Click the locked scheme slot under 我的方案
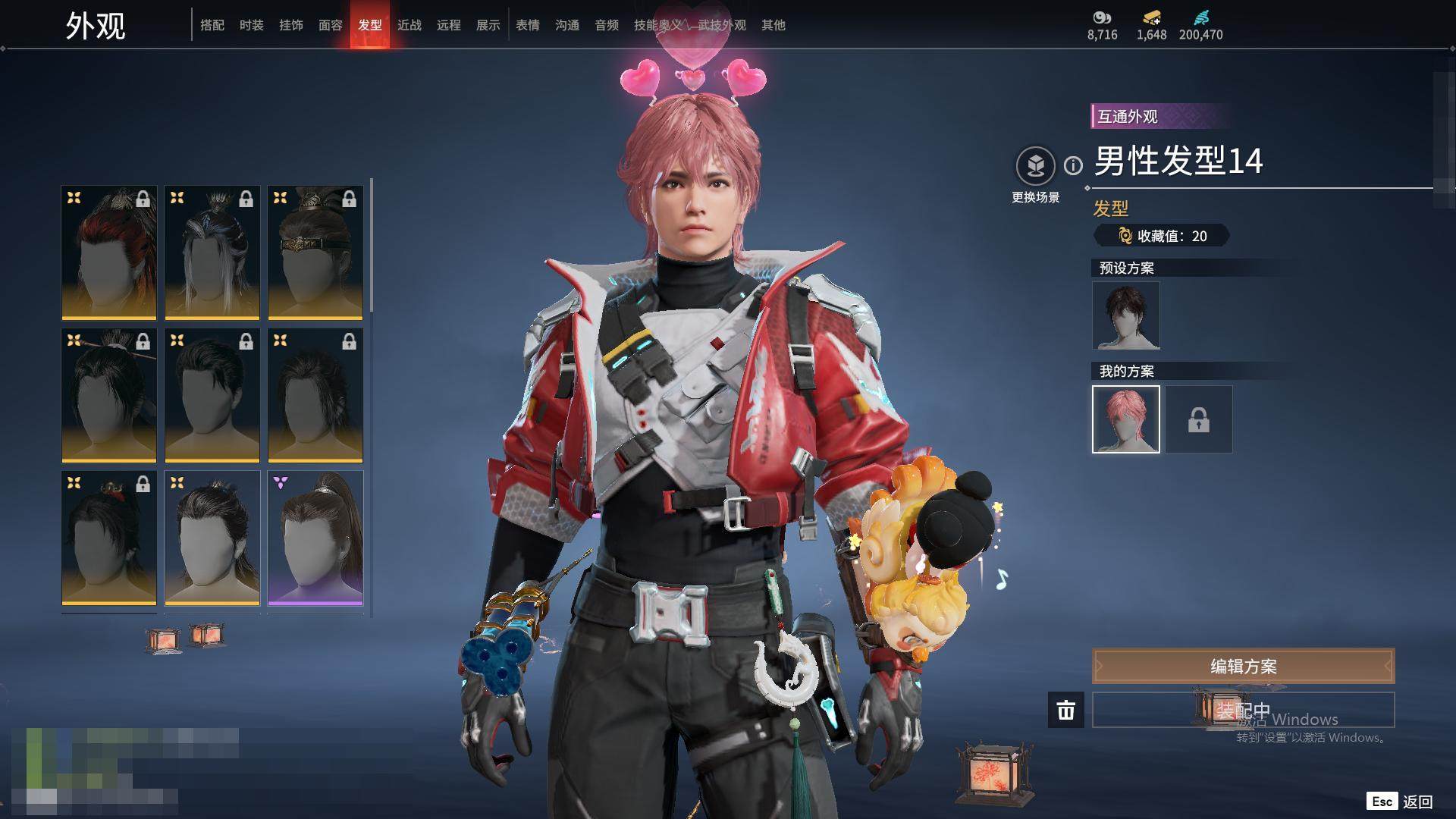Image resolution: width=1456 pixels, height=819 pixels. pos(1199,419)
